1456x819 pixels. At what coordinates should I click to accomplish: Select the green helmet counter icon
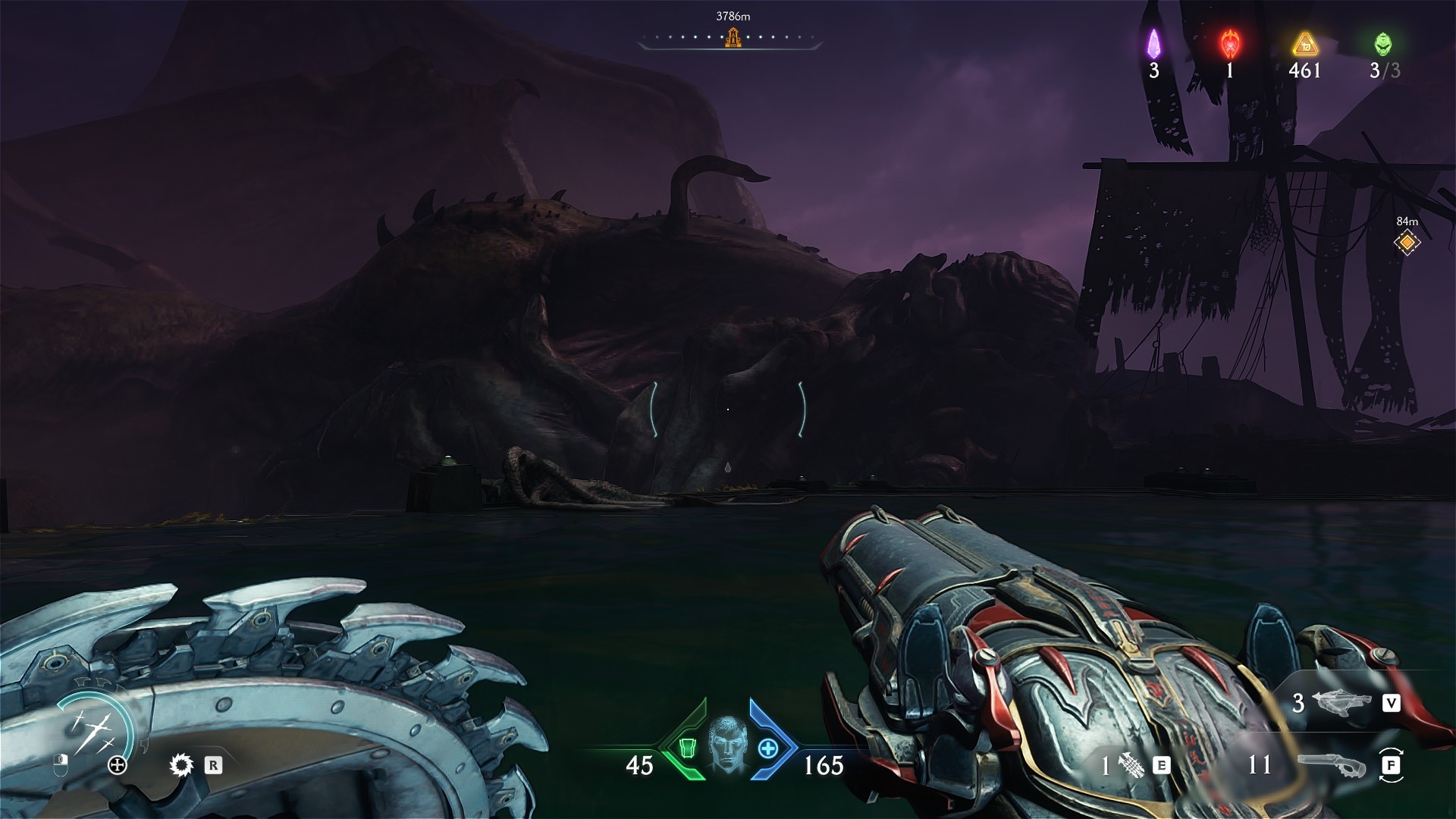click(1383, 44)
